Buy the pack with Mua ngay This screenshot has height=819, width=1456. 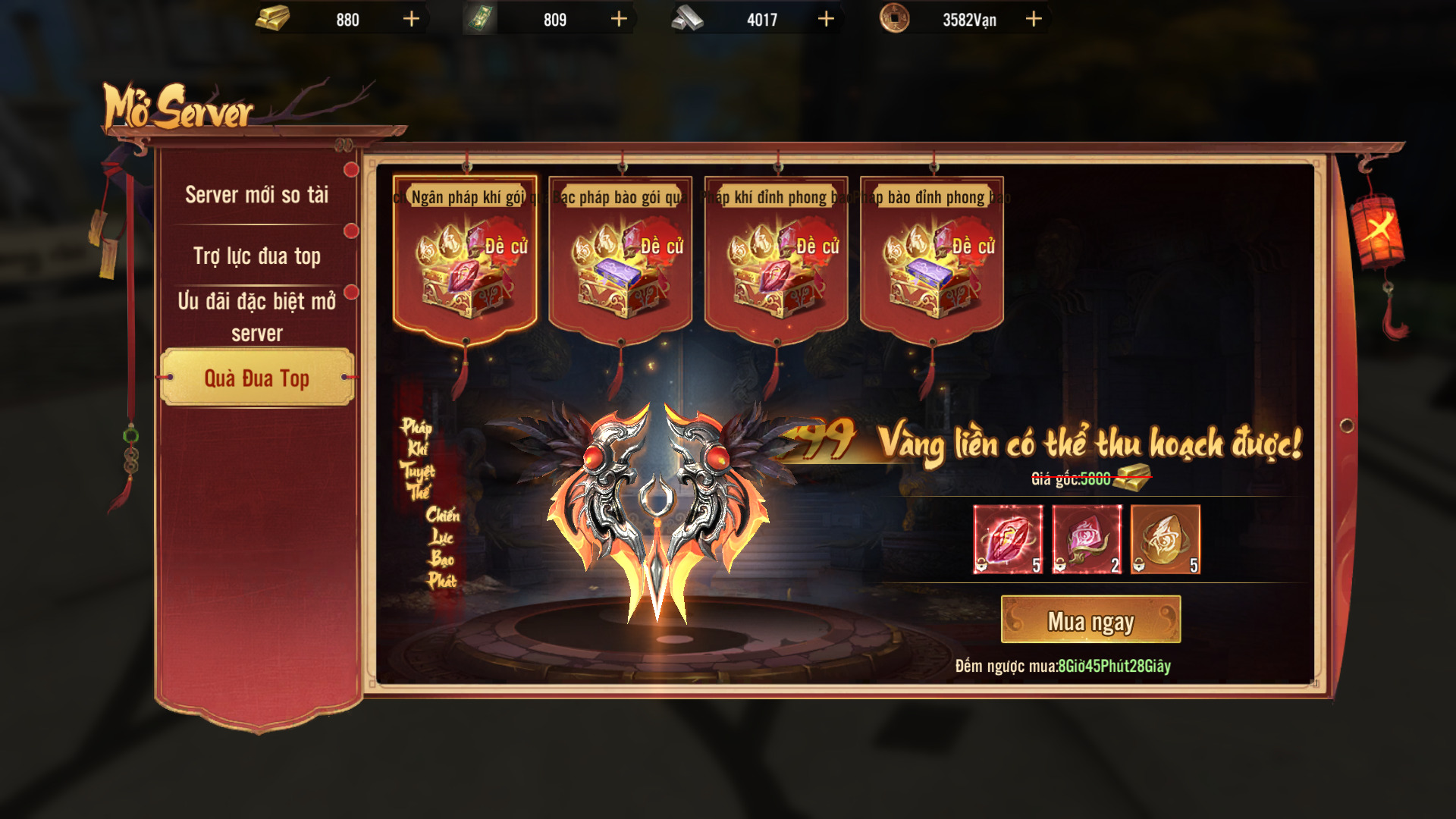(1090, 620)
